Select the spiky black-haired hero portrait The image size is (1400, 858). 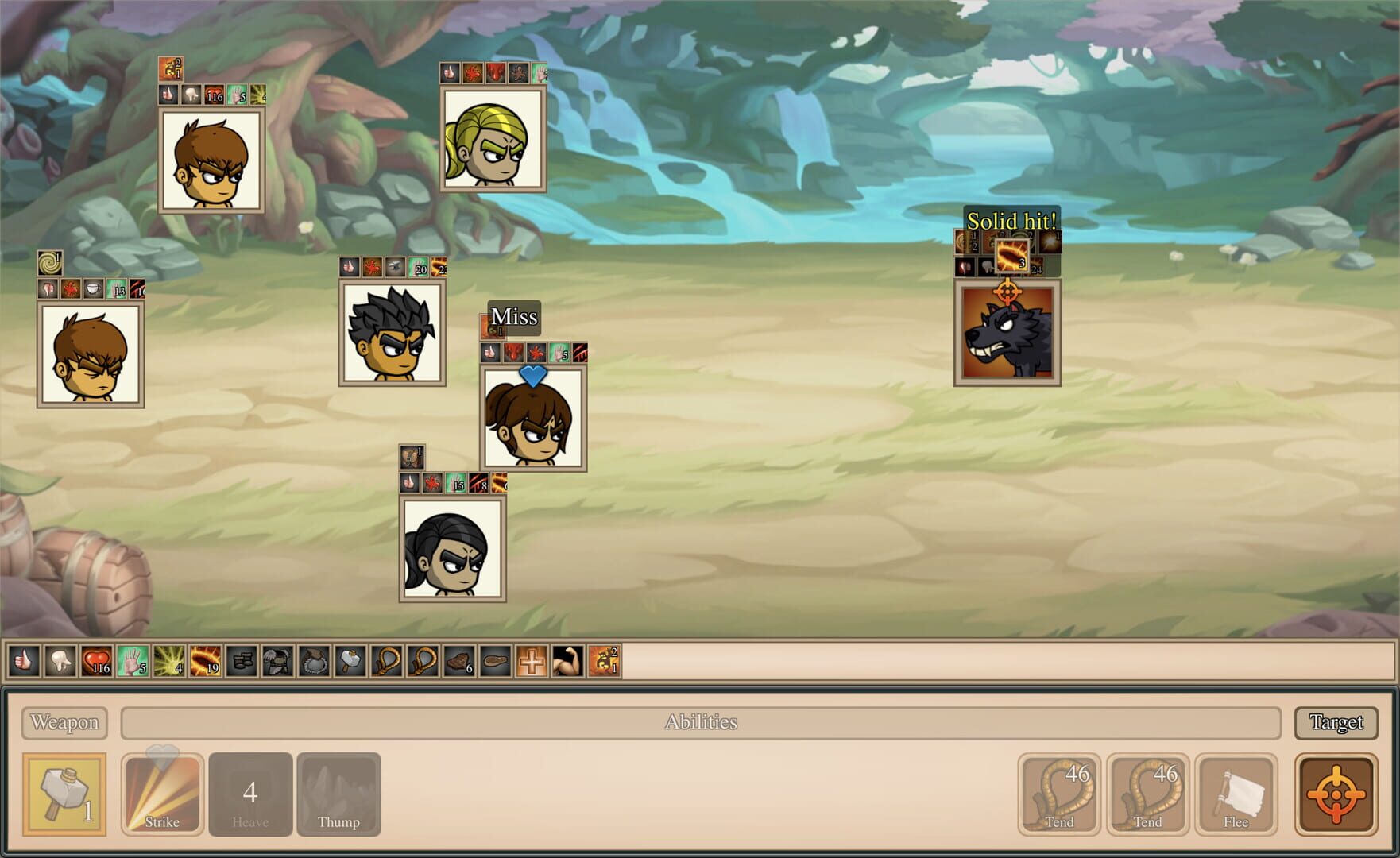(x=392, y=332)
